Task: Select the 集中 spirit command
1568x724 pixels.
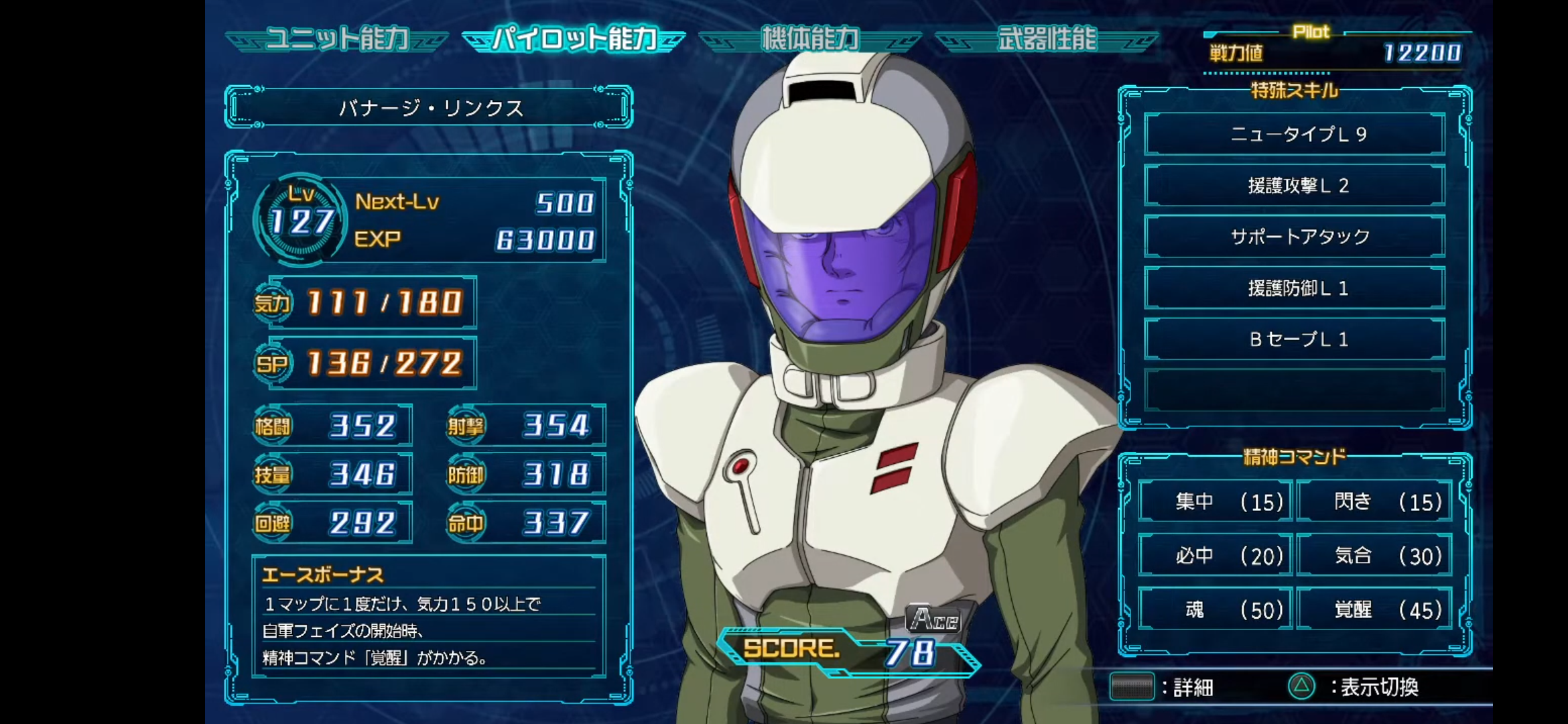Action: point(1216,501)
